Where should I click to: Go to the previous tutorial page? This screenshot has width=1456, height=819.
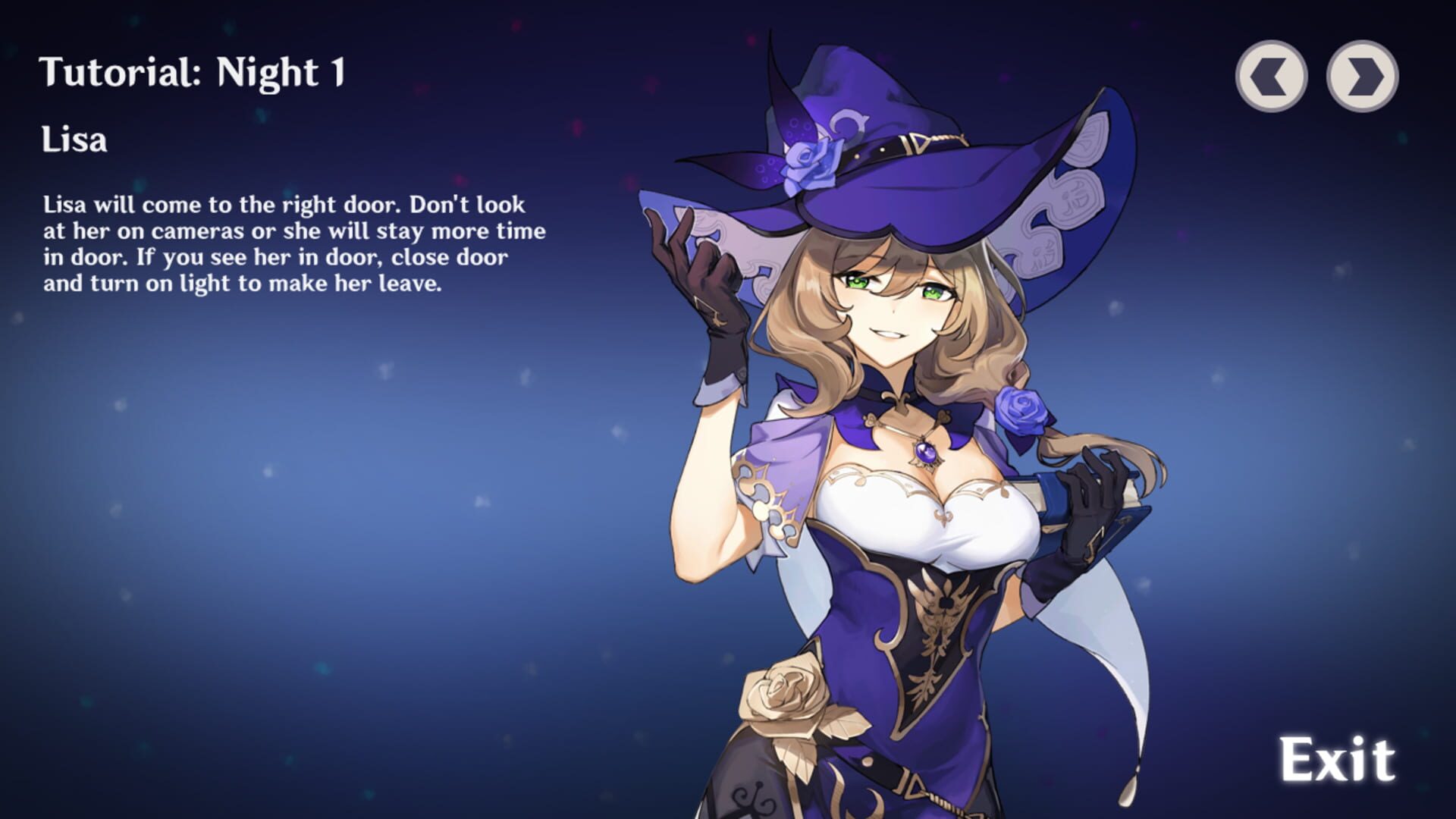point(1271,76)
